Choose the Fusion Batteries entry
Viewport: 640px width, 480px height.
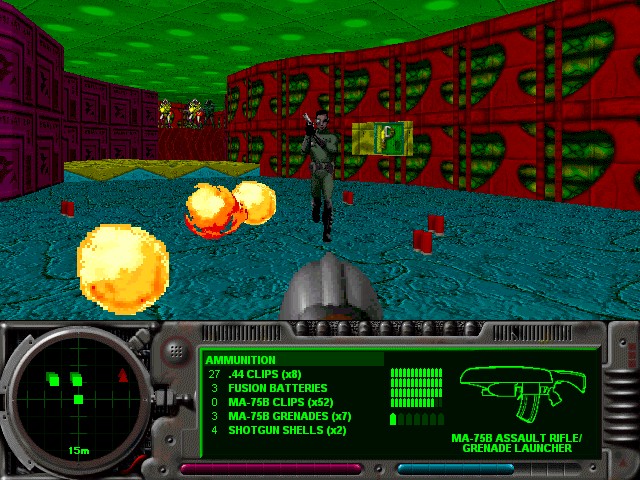(x=277, y=388)
